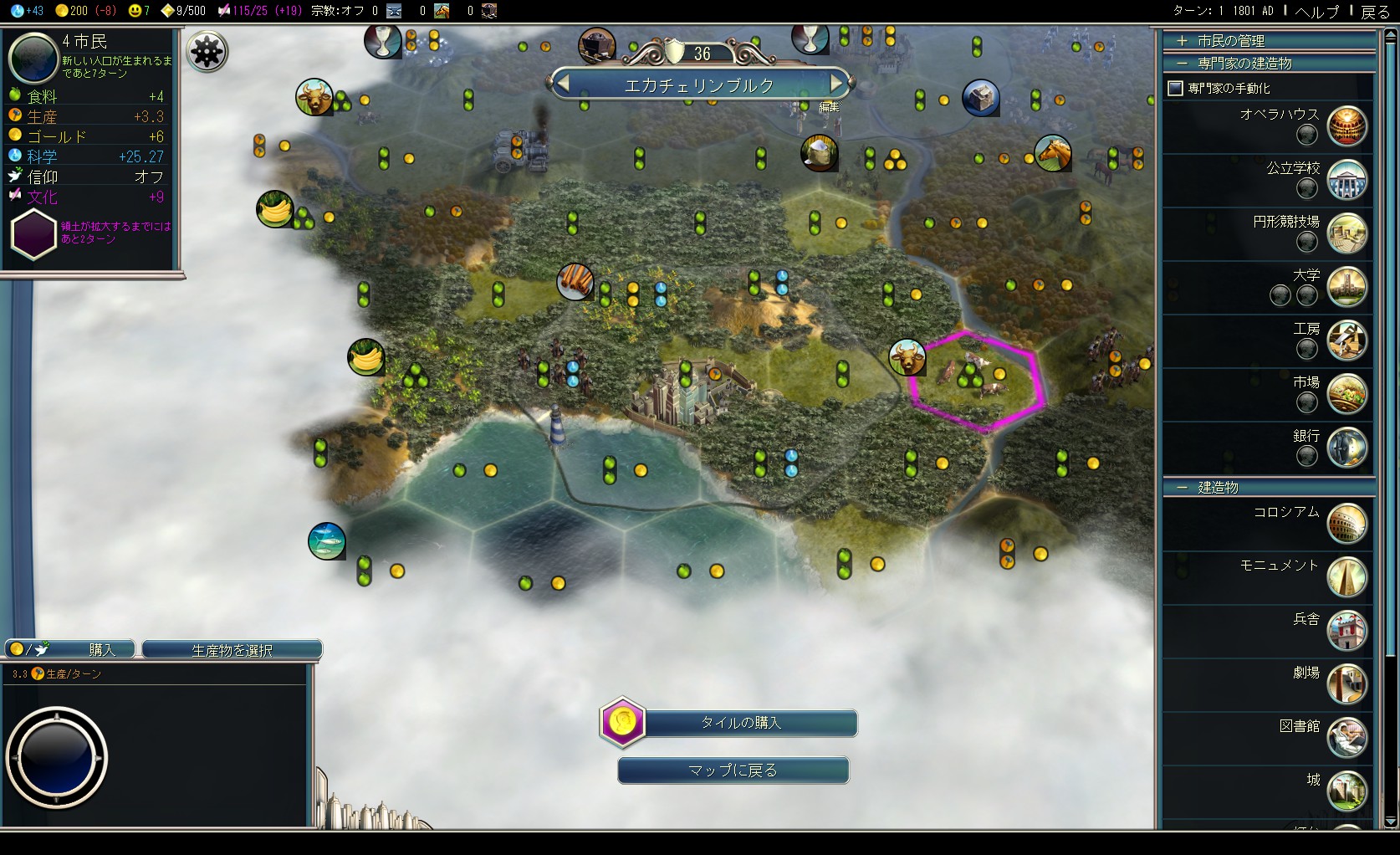Open the production circle at bottom-left
1400x855 pixels.
[56, 758]
